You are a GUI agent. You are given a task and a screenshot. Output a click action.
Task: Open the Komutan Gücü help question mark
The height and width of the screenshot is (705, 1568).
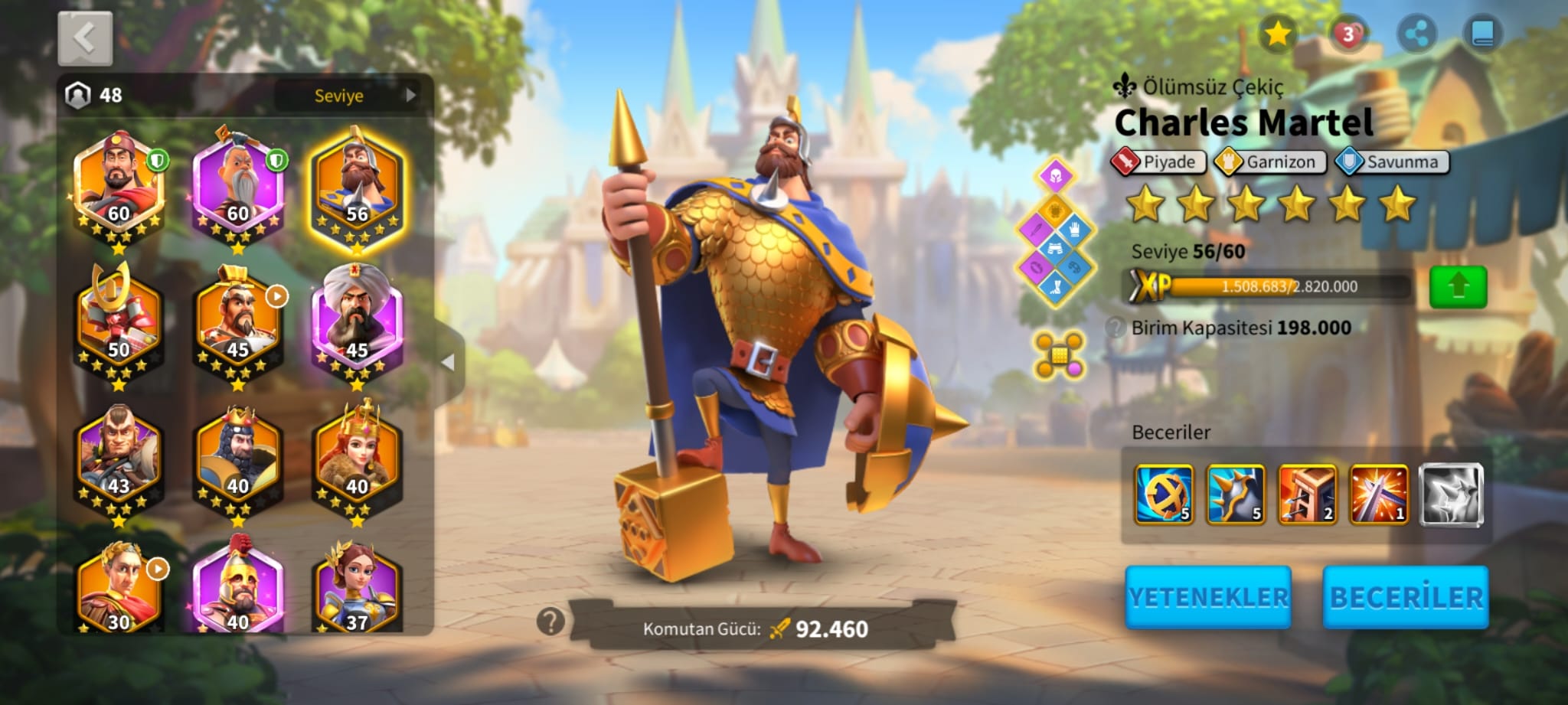(550, 622)
